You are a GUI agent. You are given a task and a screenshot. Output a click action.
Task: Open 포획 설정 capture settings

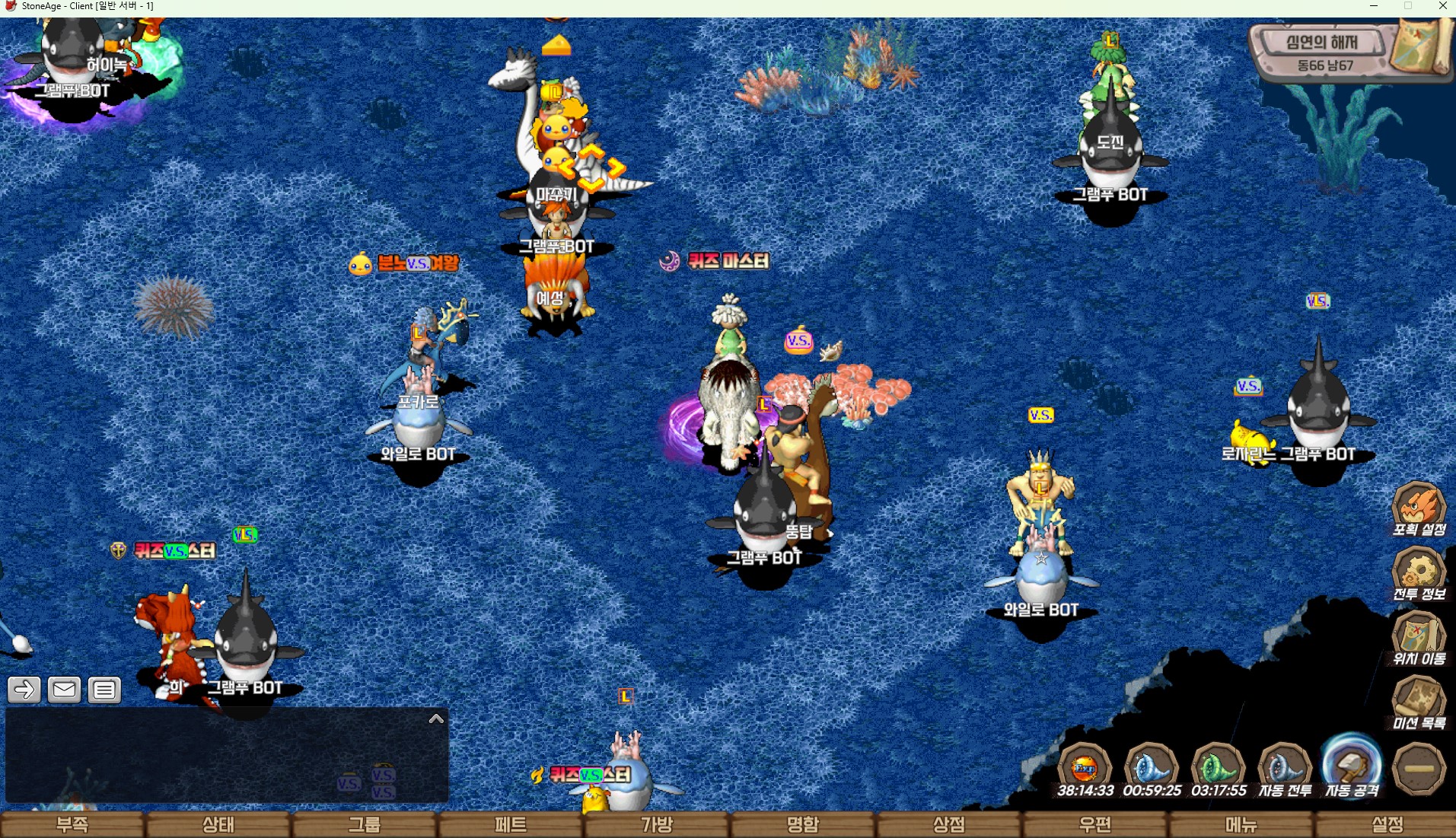1419,508
